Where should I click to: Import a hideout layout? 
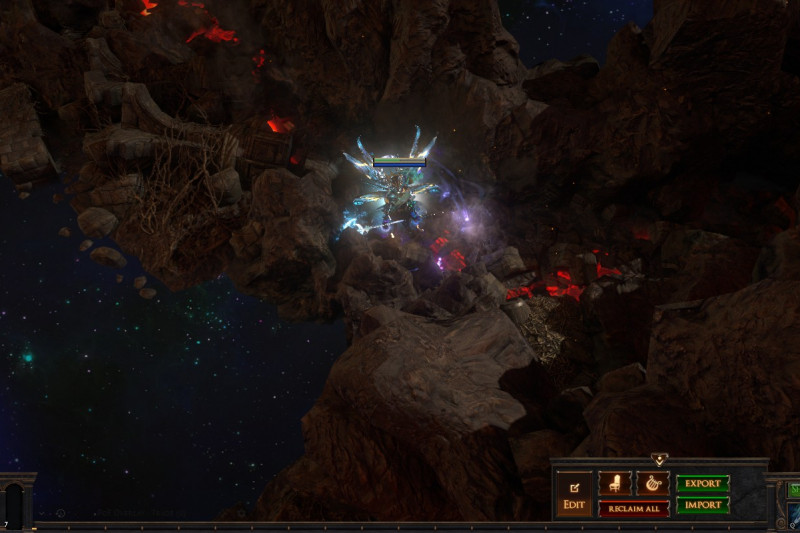click(703, 506)
